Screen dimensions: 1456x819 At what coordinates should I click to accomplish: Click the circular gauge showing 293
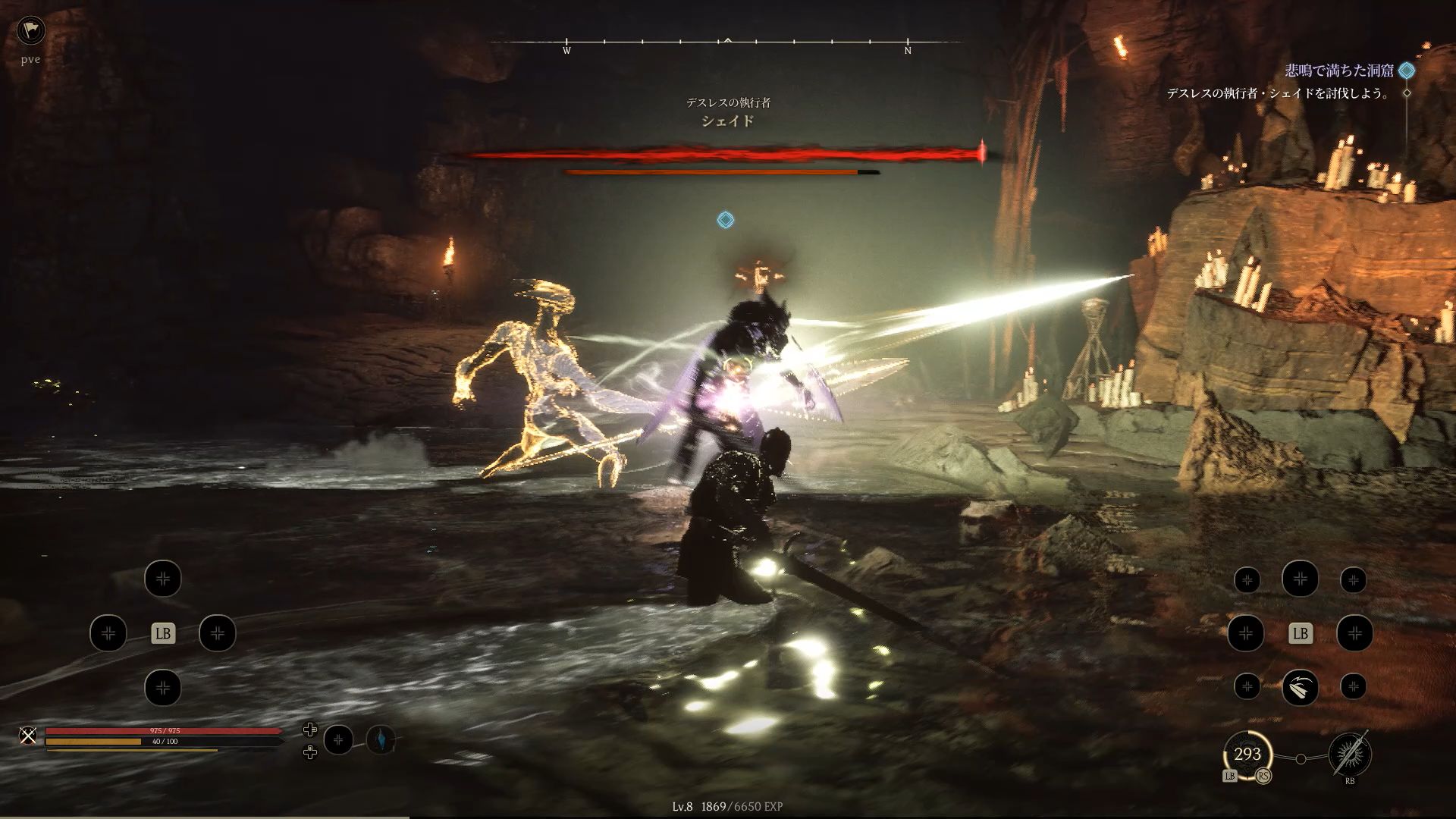(1247, 754)
